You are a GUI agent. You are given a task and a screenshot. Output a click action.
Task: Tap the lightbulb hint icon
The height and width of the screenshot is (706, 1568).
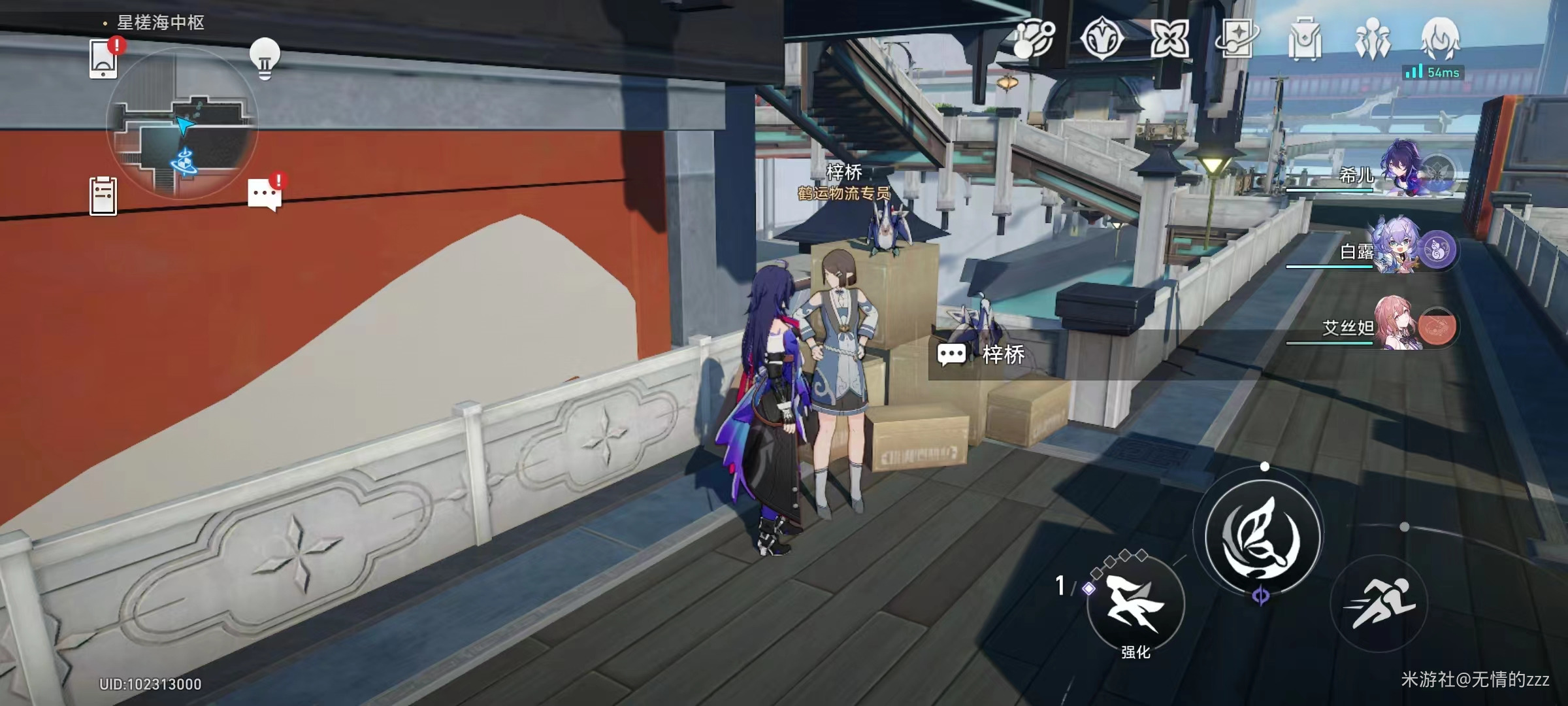[265, 58]
